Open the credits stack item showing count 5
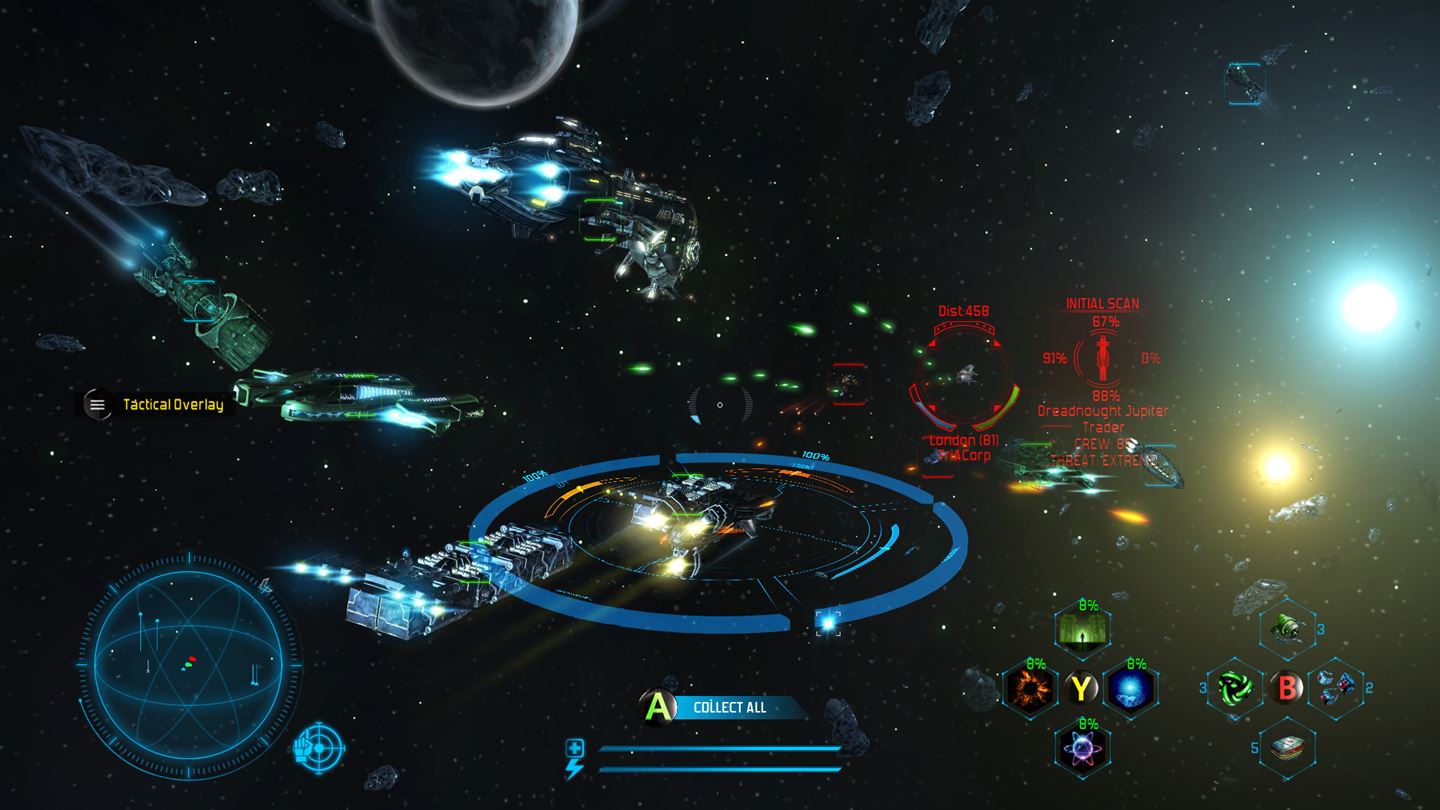Screen dimensions: 1440x810 pos(1286,748)
